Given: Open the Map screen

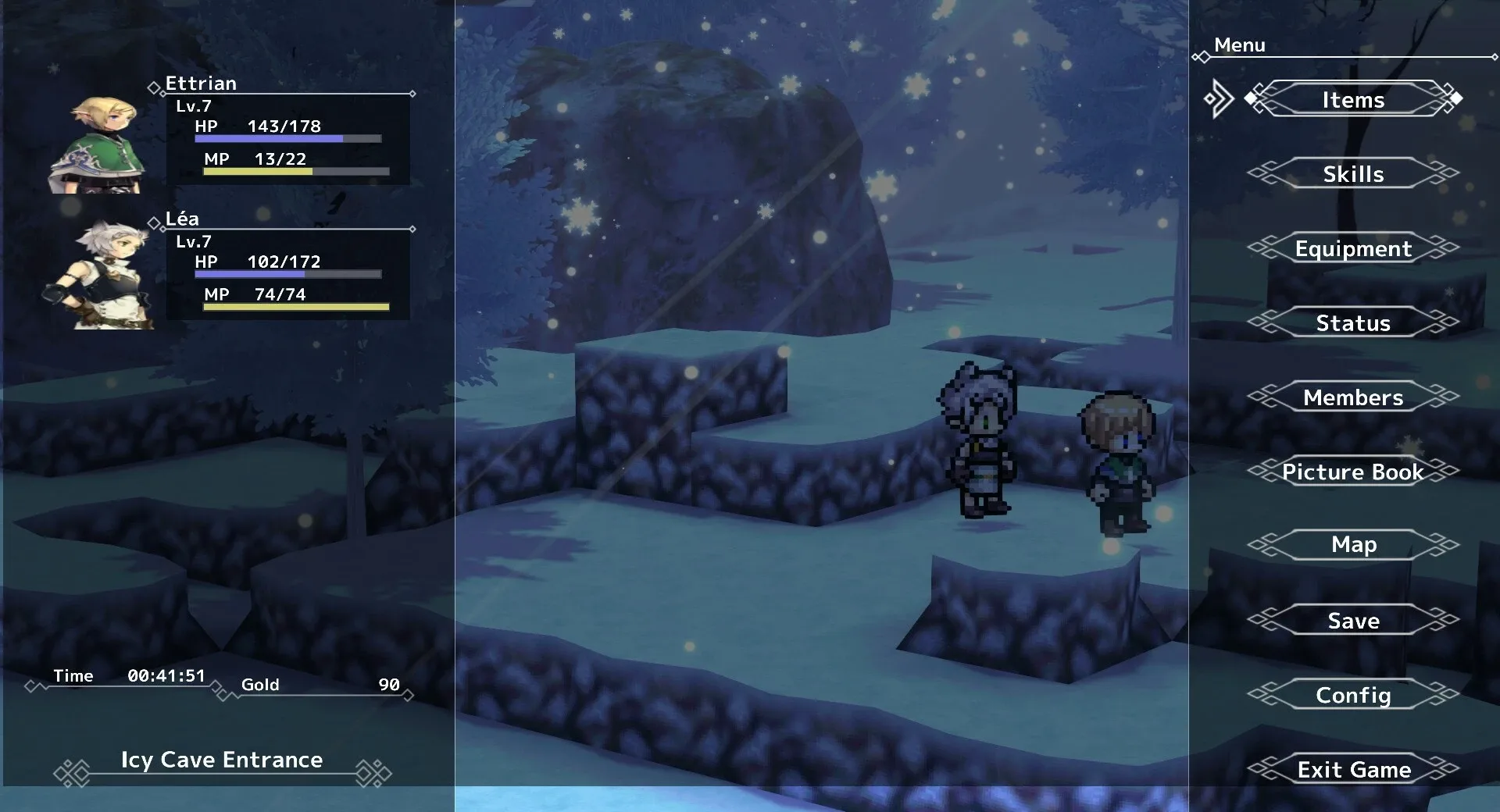Looking at the screenshot, I should (1354, 544).
